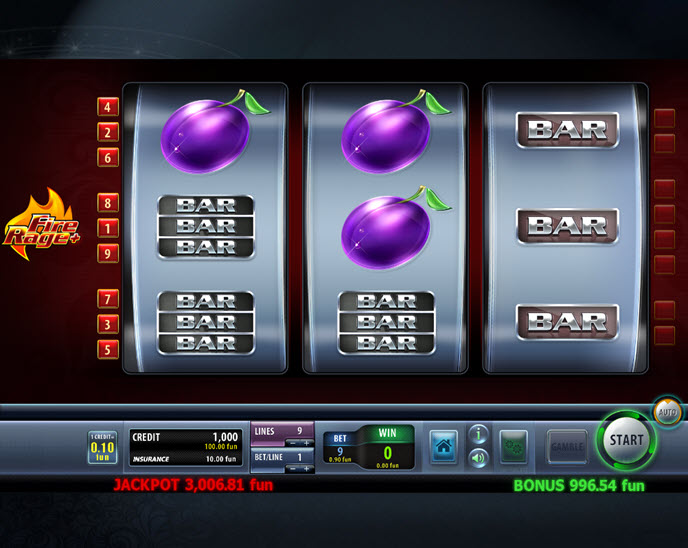The width and height of the screenshot is (688, 548).
Task: Select payline number 2
Action: [107, 132]
